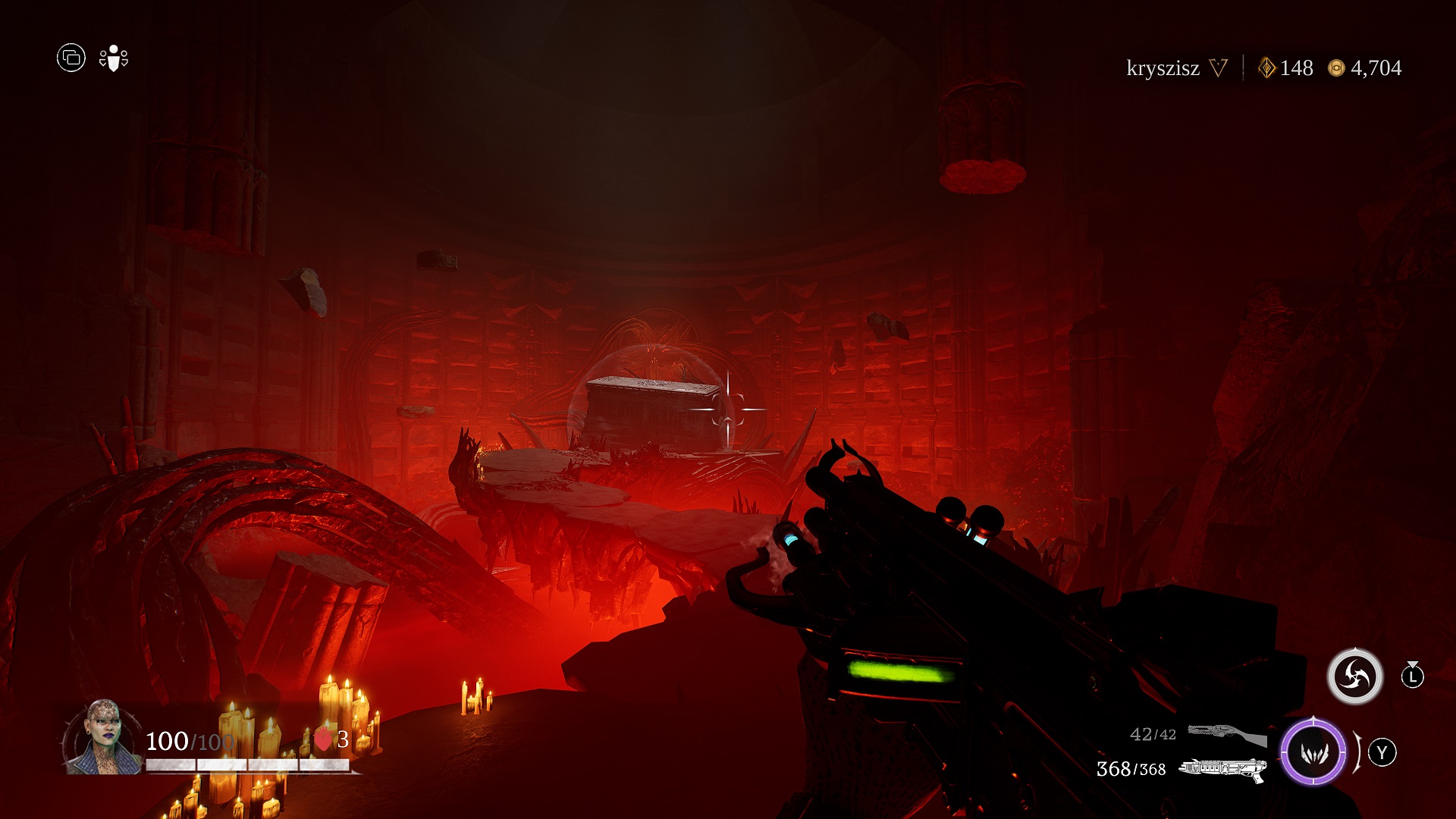Switch to the secondary weapon with 42 ammo
The height and width of the screenshot is (819, 1456).
tap(1226, 734)
